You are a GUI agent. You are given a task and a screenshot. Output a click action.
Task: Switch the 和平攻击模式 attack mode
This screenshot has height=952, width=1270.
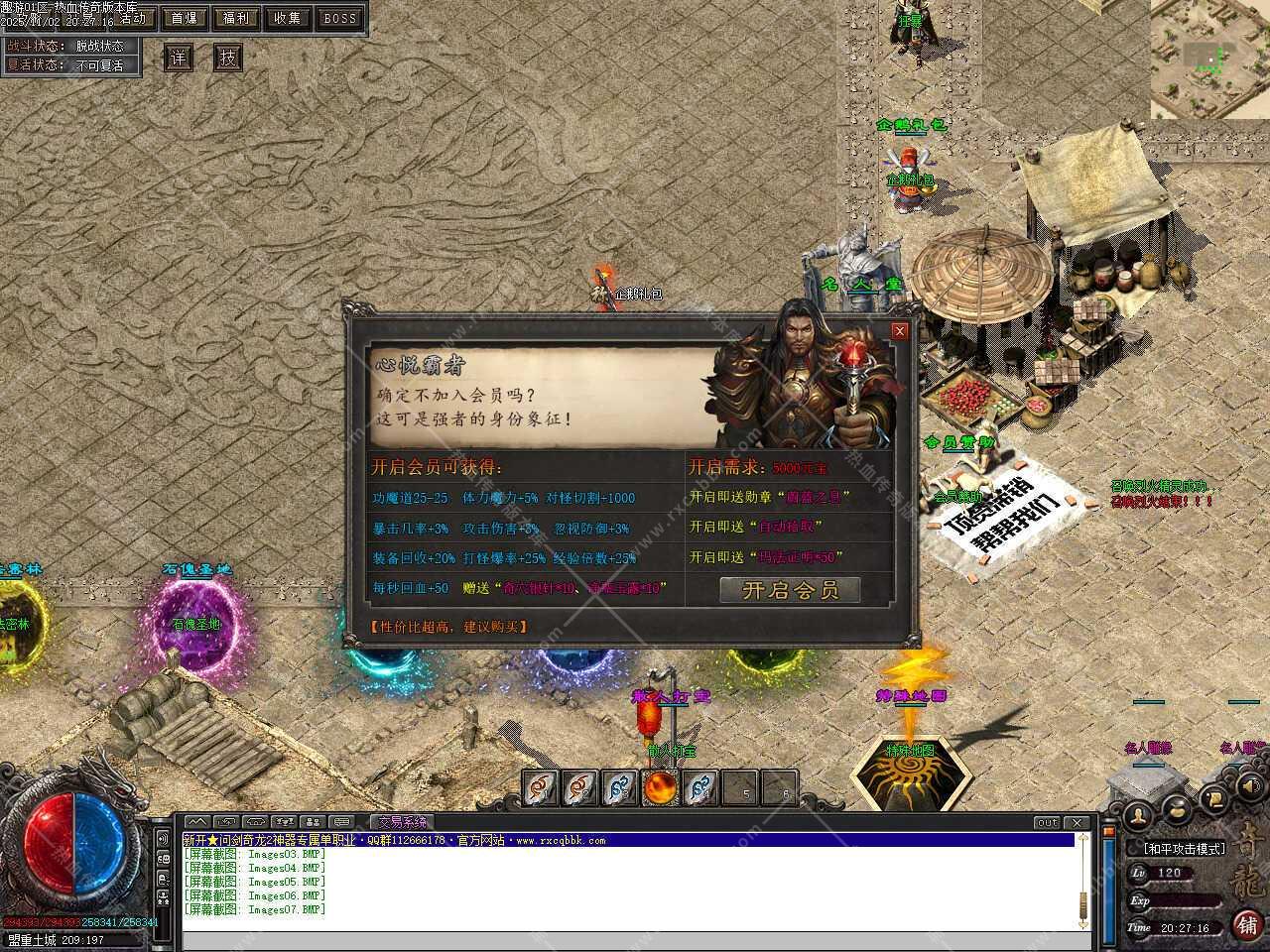[1186, 849]
